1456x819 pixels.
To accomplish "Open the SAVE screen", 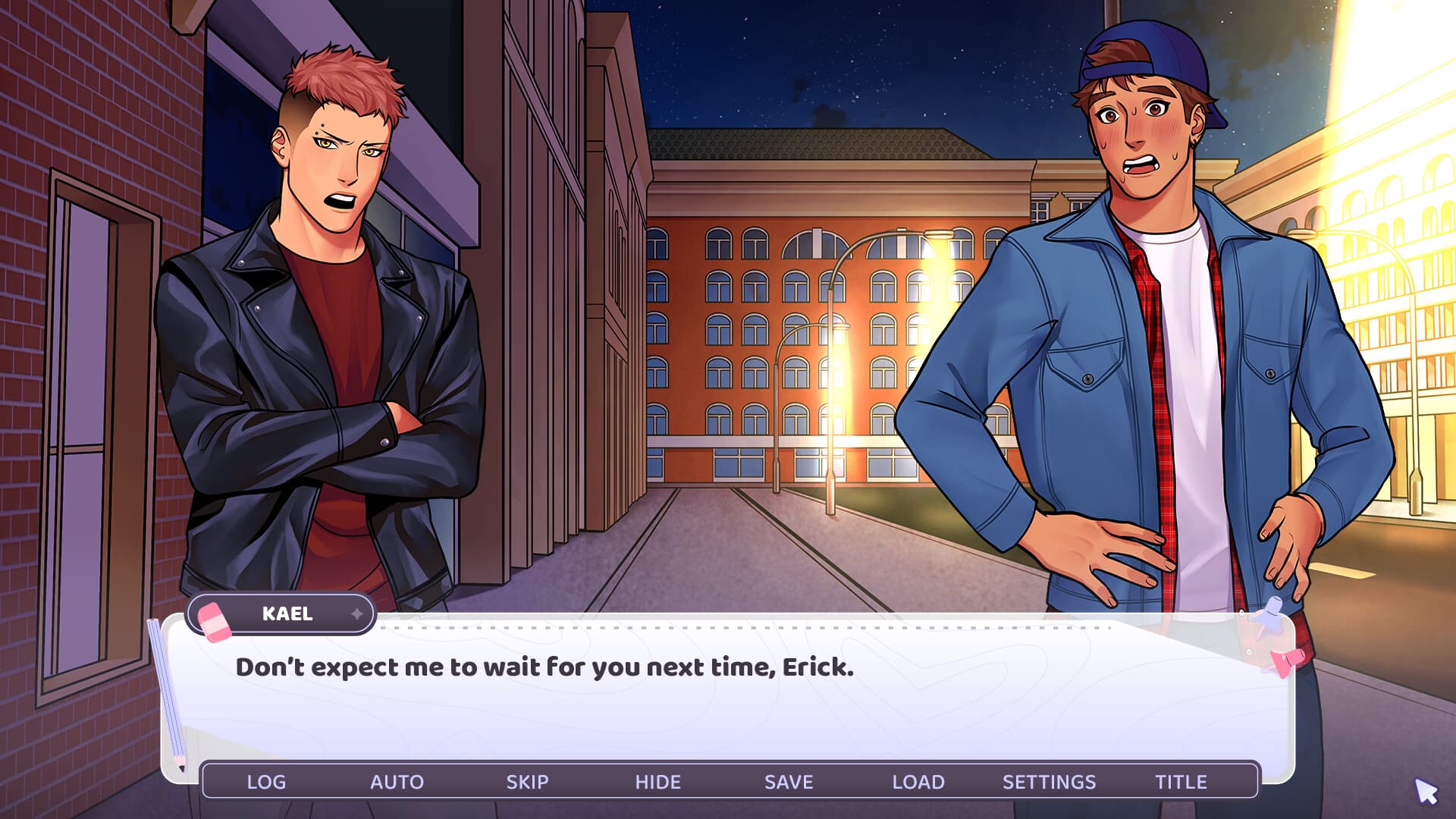I will (789, 782).
